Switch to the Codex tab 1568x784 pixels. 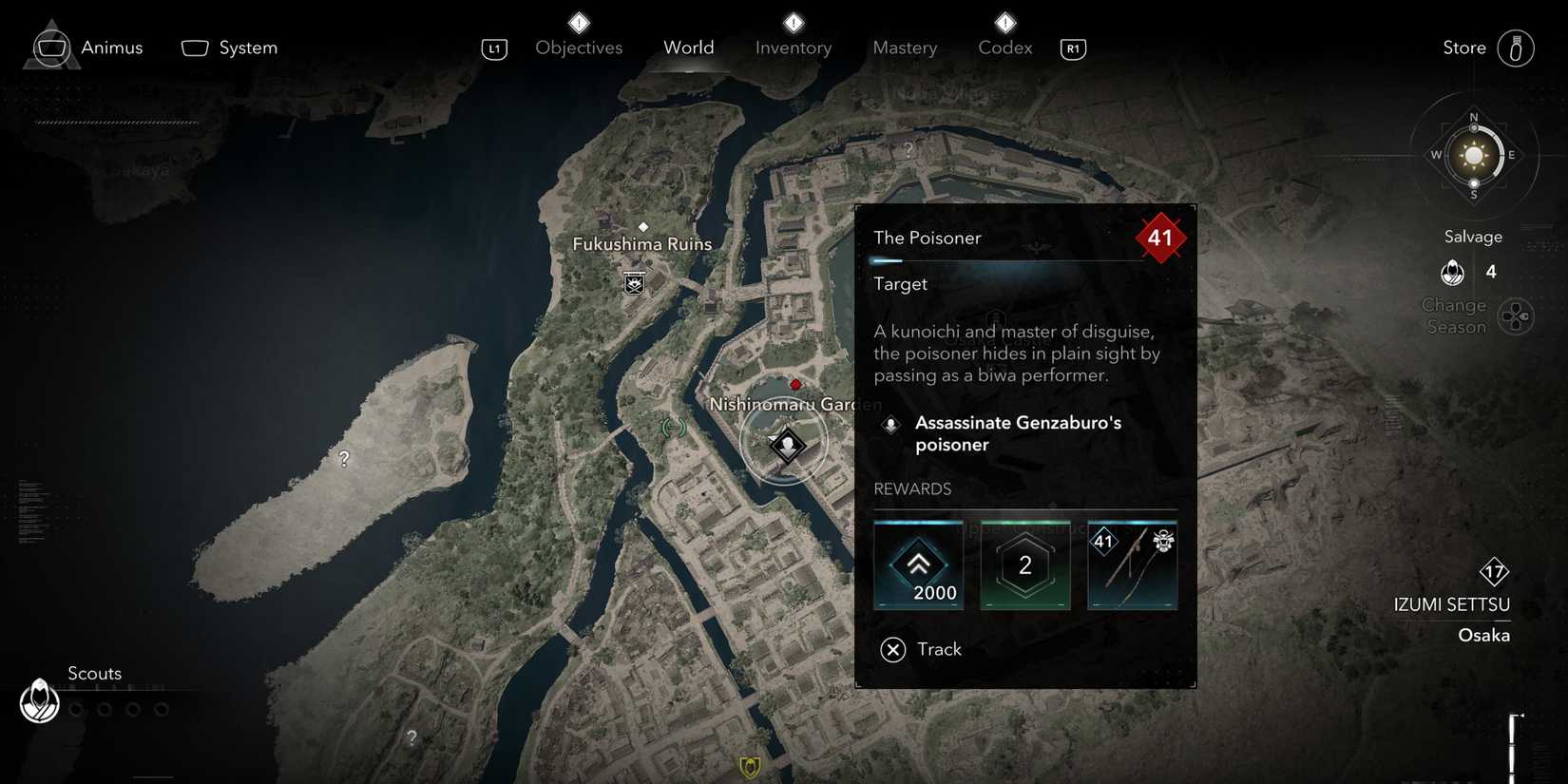point(1004,48)
